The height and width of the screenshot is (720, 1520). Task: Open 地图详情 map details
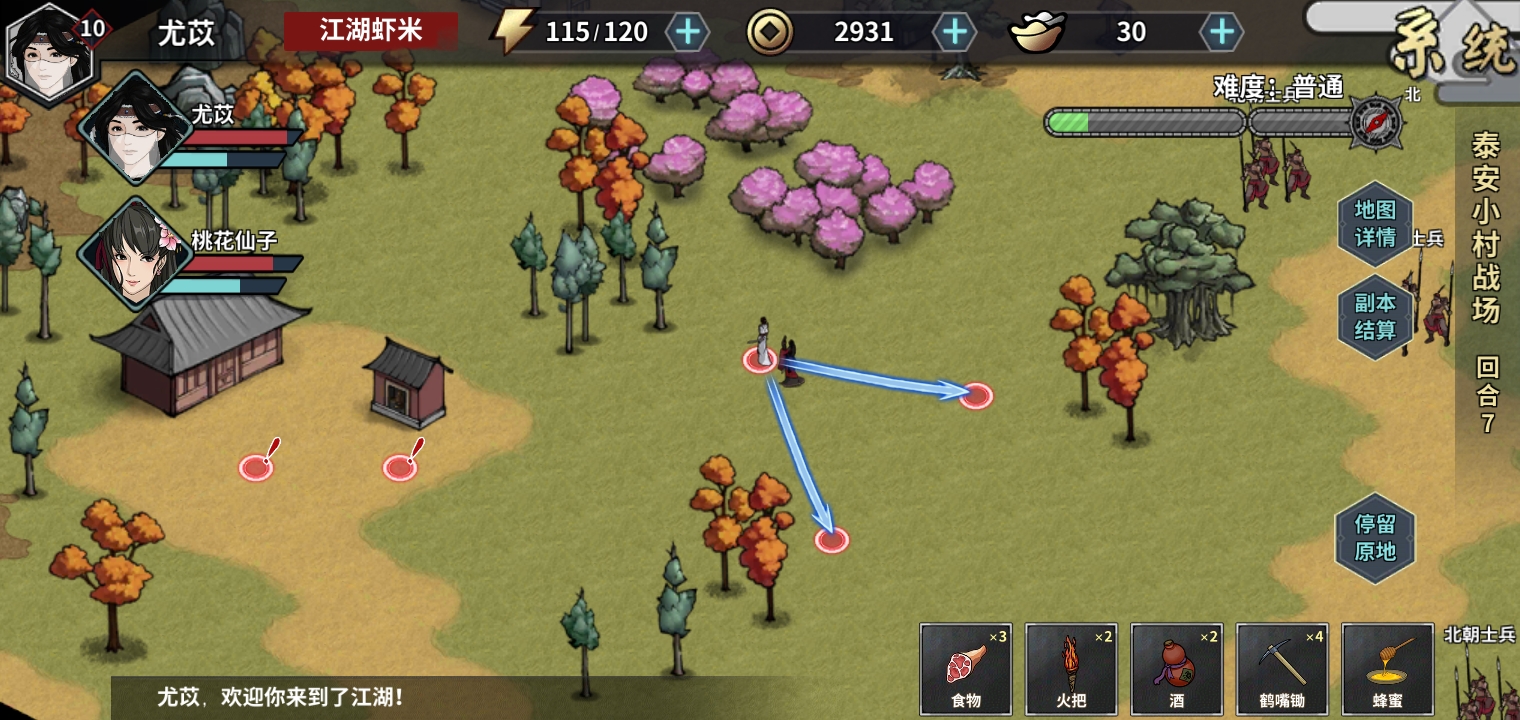(1375, 224)
